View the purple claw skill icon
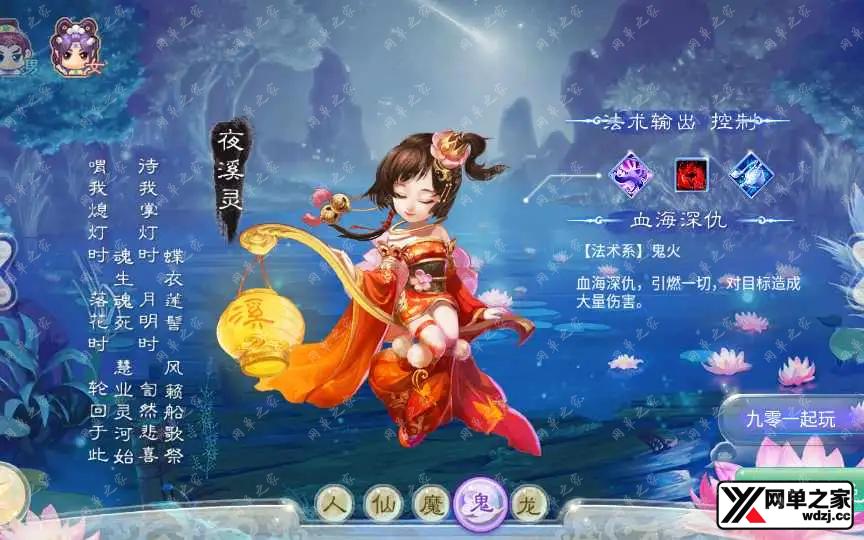 click(x=631, y=172)
